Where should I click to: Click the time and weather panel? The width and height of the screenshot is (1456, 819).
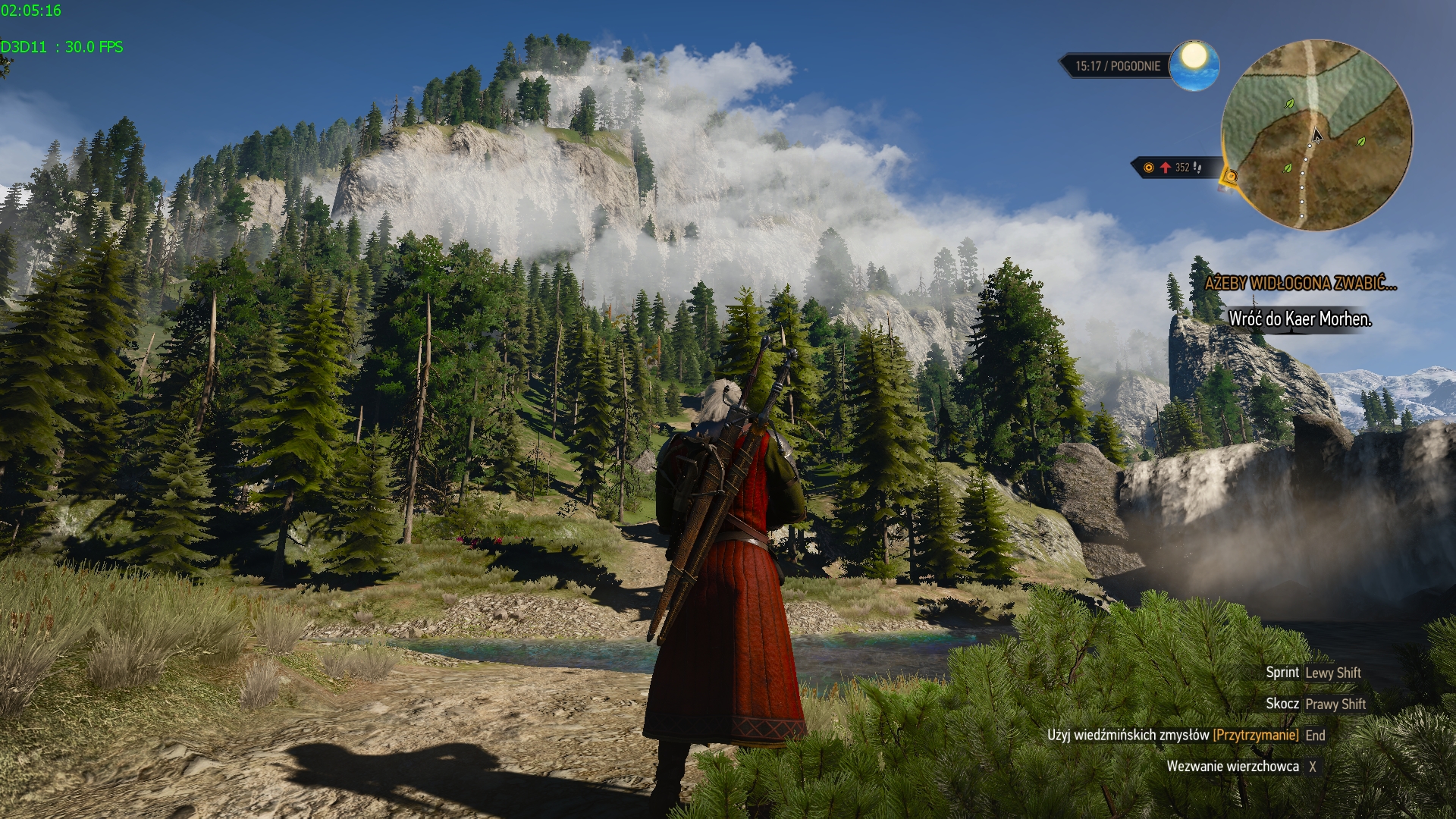click(x=1116, y=66)
